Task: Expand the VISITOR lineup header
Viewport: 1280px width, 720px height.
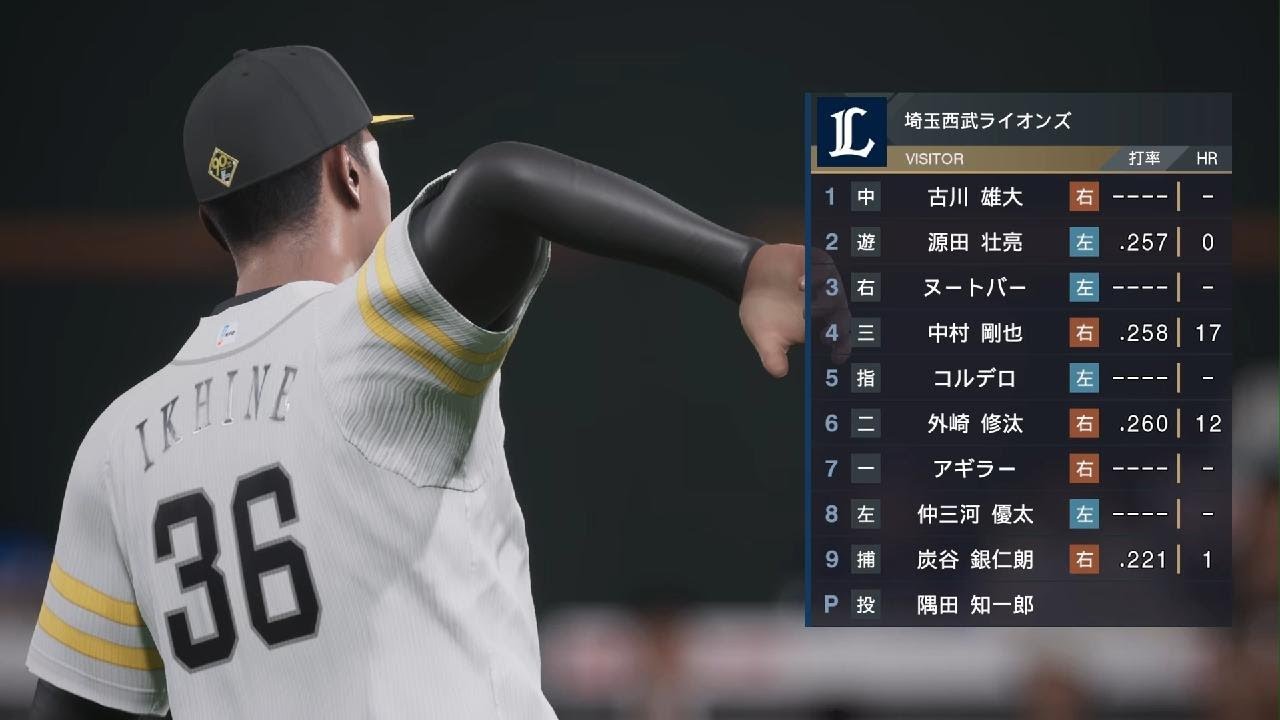Action: [934, 158]
